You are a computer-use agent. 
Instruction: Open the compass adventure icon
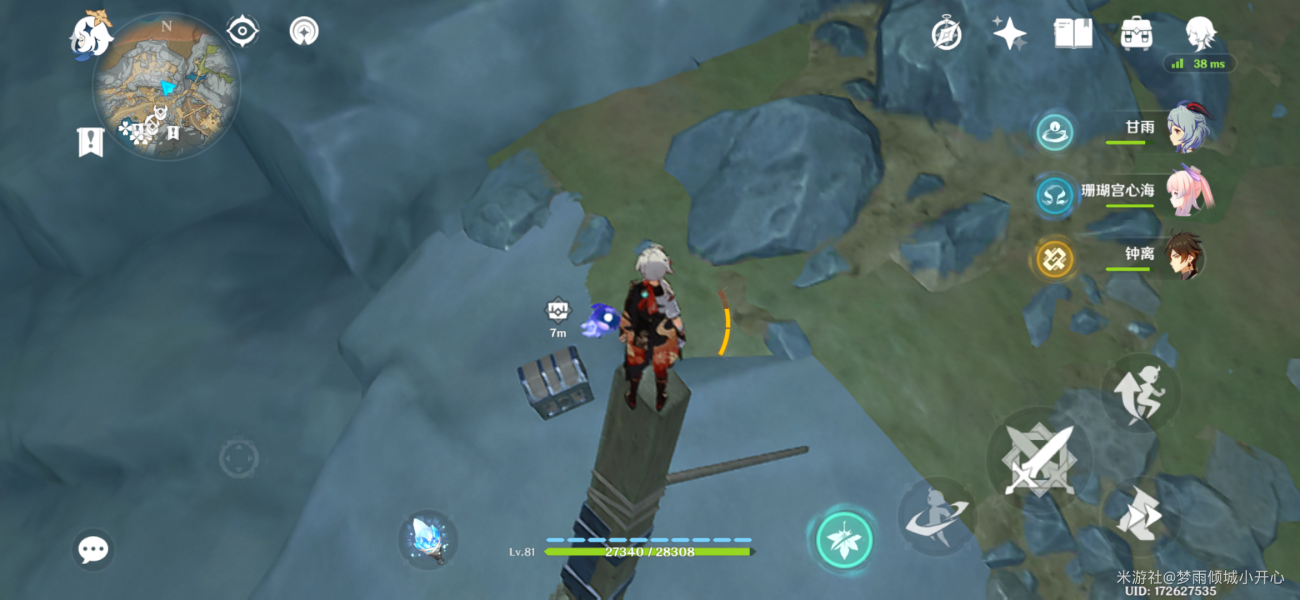point(946,33)
